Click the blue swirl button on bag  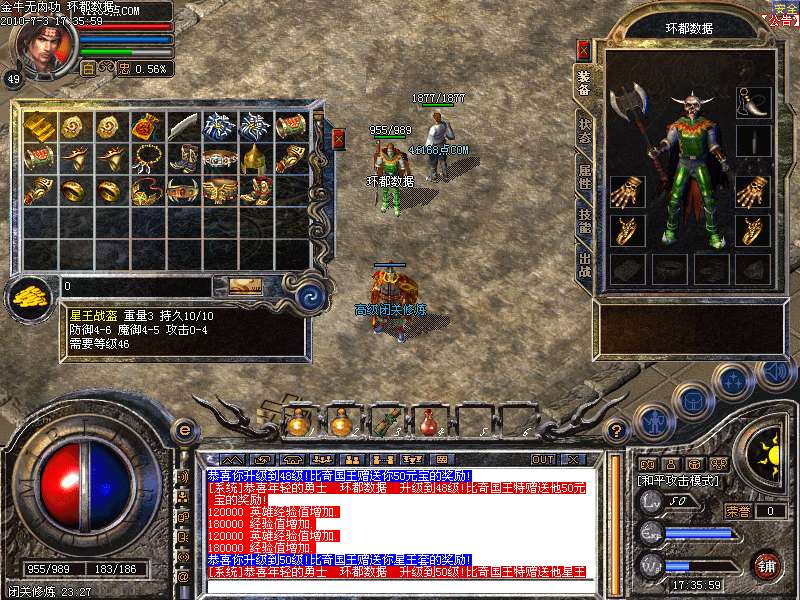(311, 296)
